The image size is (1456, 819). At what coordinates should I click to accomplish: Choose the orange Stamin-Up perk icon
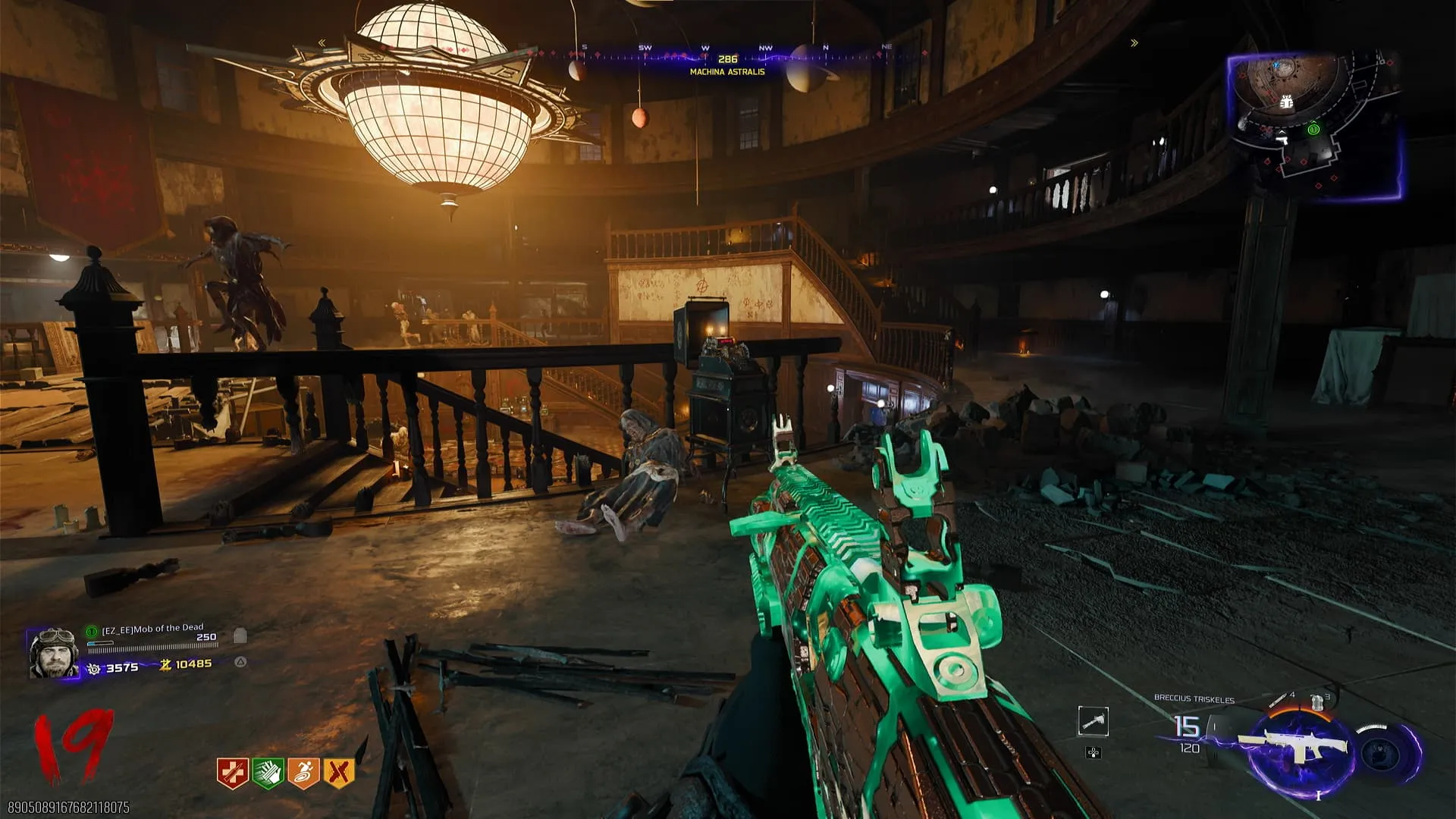click(303, 773)
